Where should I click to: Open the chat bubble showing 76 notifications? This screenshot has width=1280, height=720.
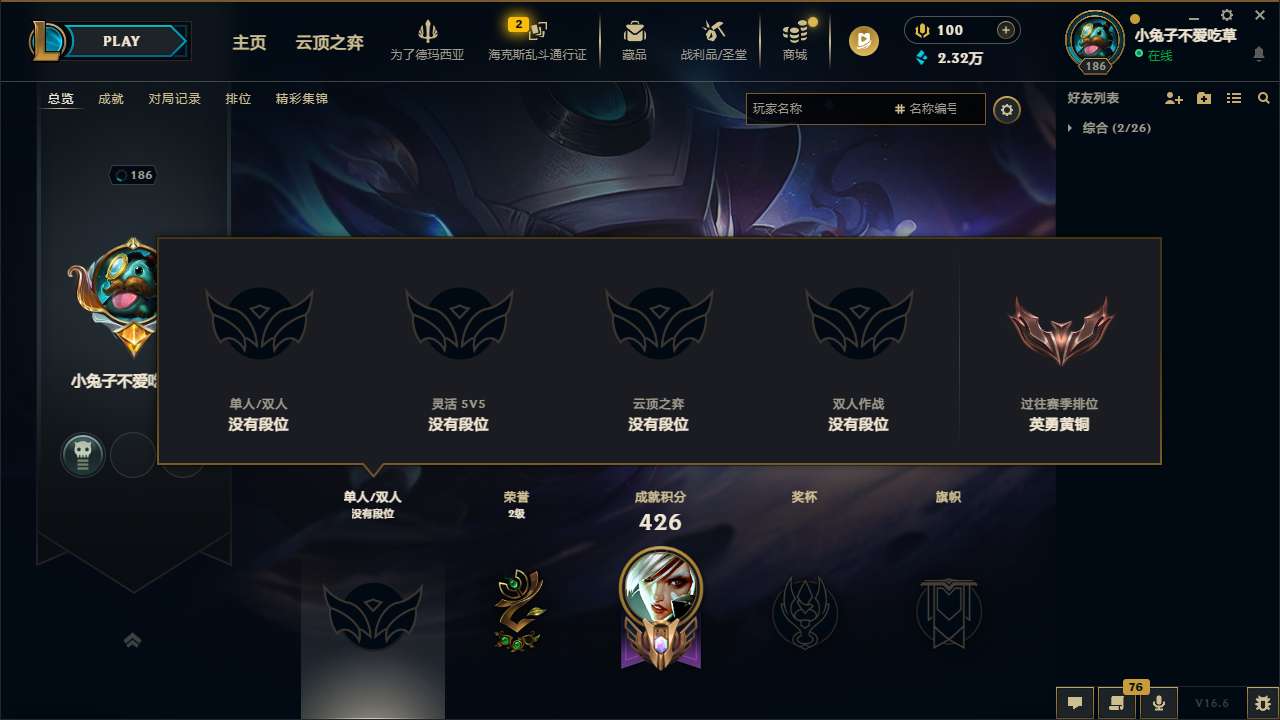[1117, 701]
